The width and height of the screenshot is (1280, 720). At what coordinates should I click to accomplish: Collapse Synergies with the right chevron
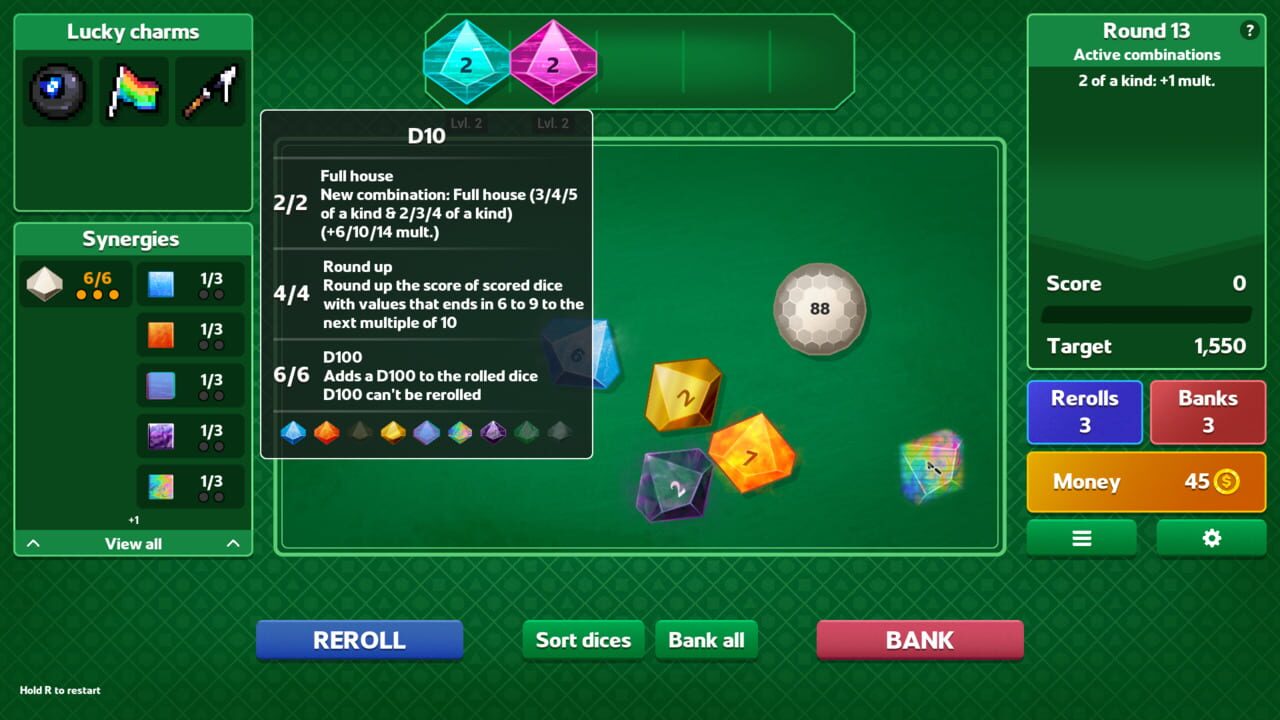pyautogui.click(x=233, y=543)
